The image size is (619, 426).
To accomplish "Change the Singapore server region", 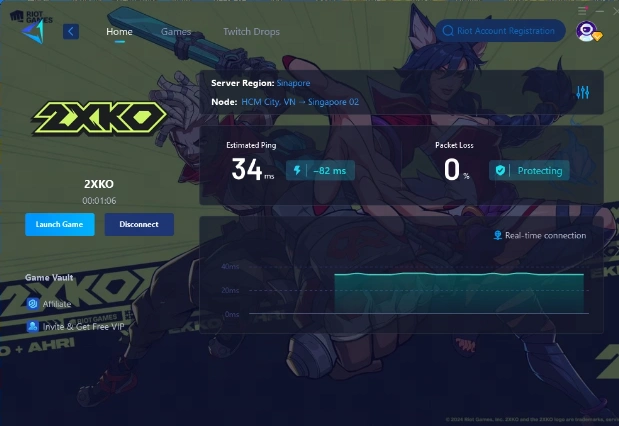I will pyautogui.click(x=294, y=83).
